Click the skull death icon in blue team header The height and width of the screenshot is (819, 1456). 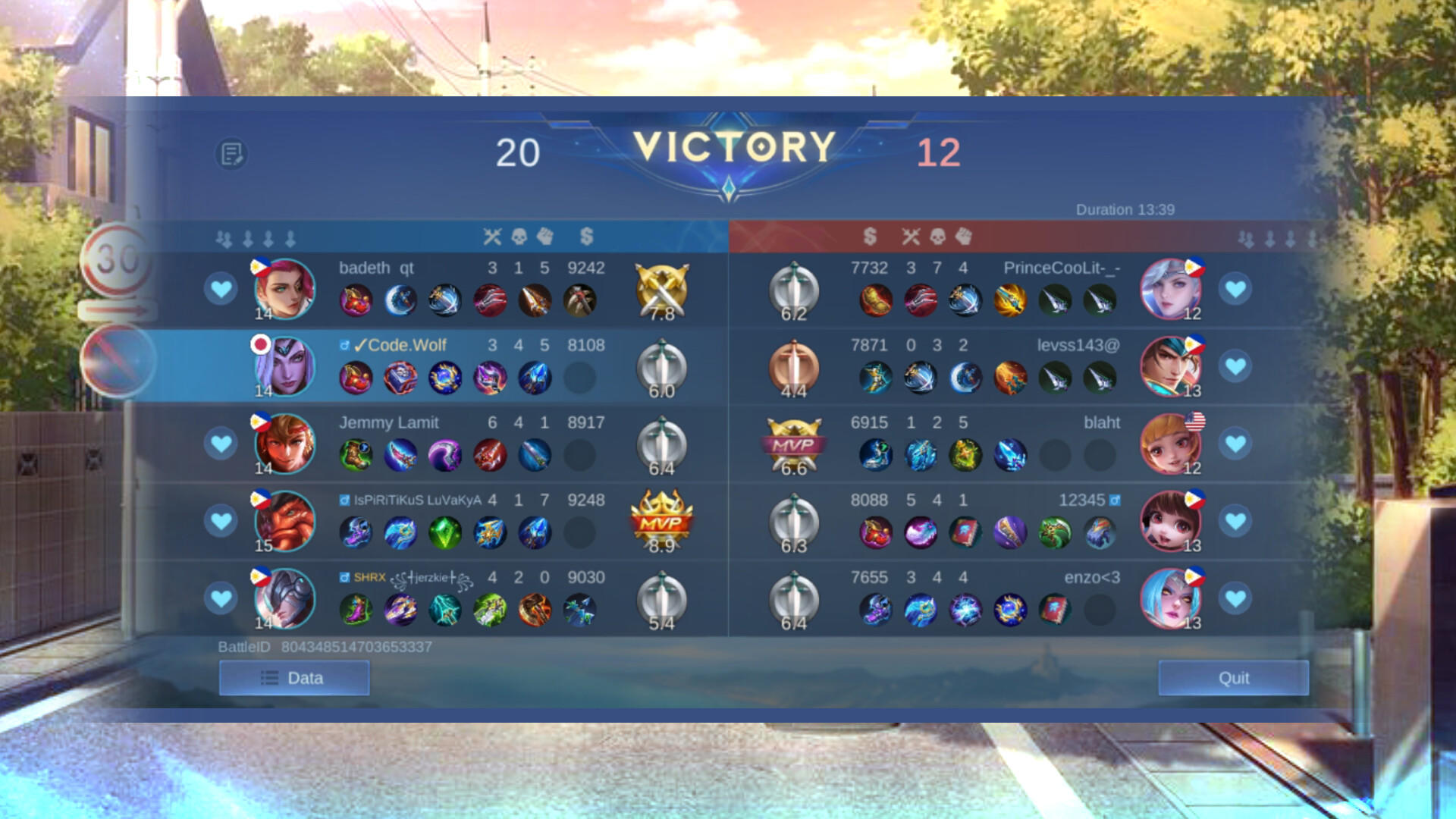click(519, 237)
